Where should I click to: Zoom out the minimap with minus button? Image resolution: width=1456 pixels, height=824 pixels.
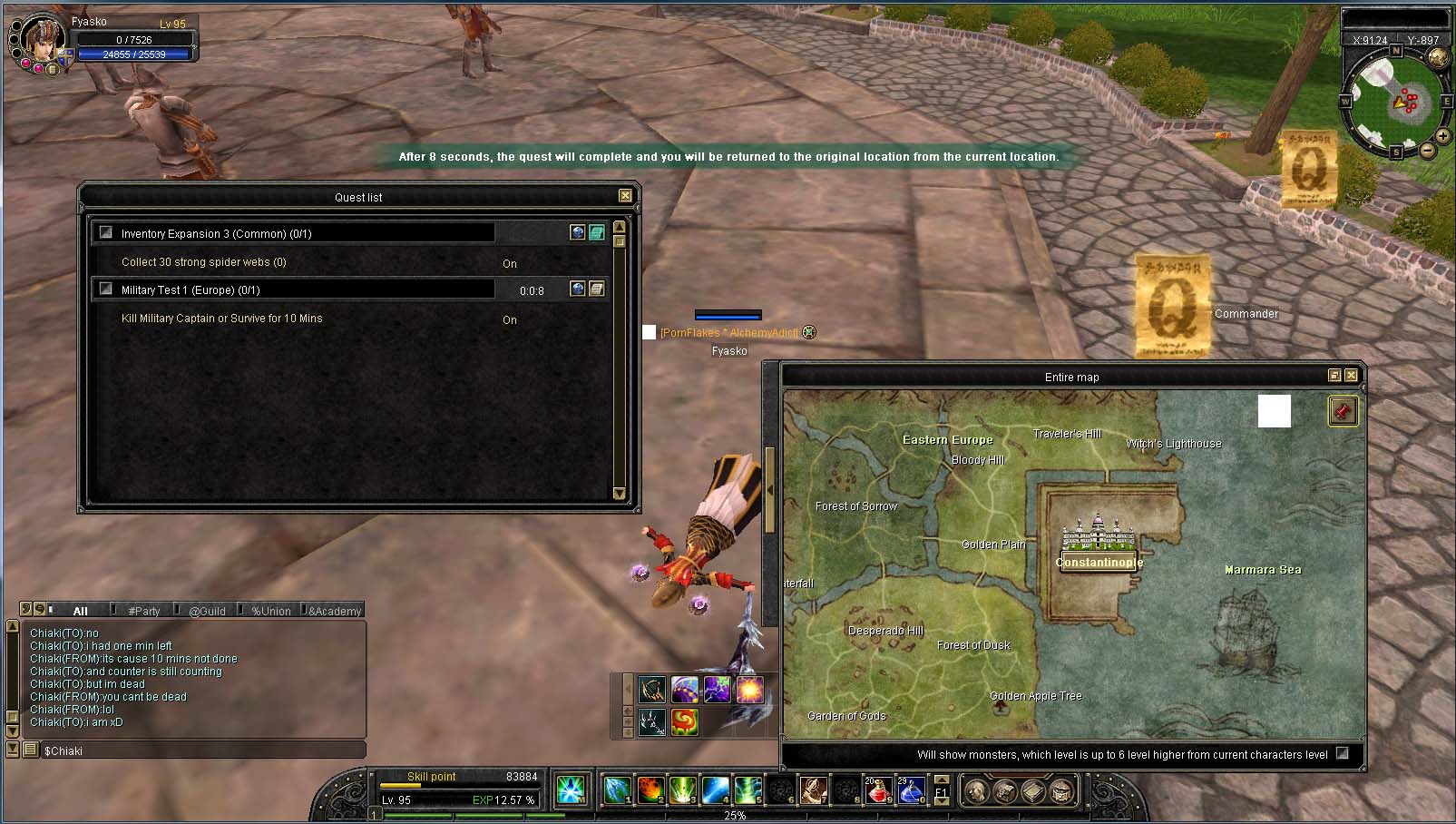point(1427,151)
